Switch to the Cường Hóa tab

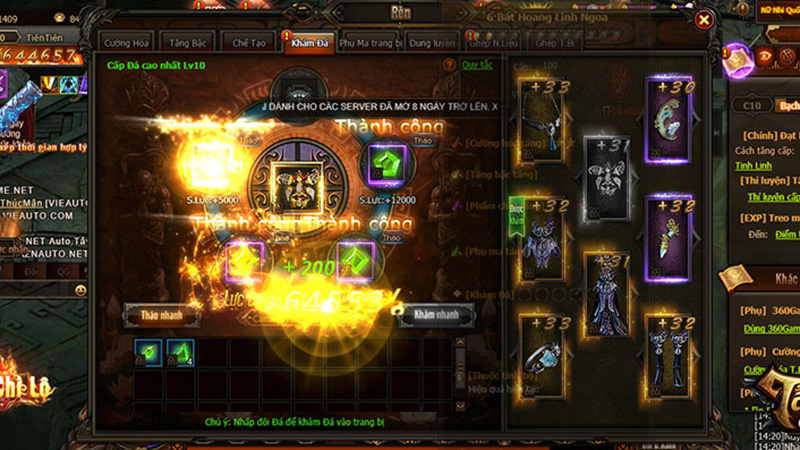[x=127, y=43]
